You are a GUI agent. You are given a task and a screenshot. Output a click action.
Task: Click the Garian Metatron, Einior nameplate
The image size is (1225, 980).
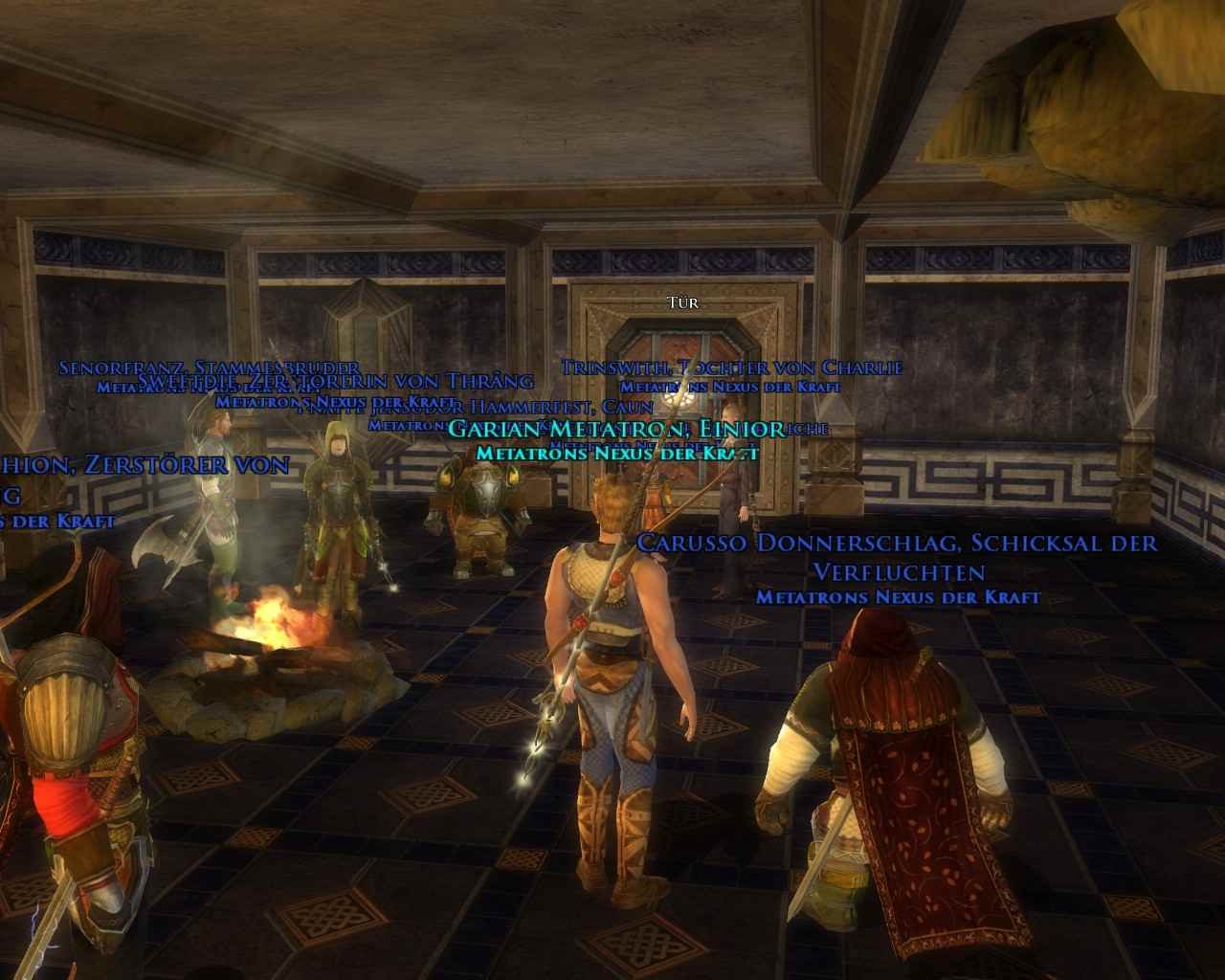pyautogui.click(x=615, y=429)
